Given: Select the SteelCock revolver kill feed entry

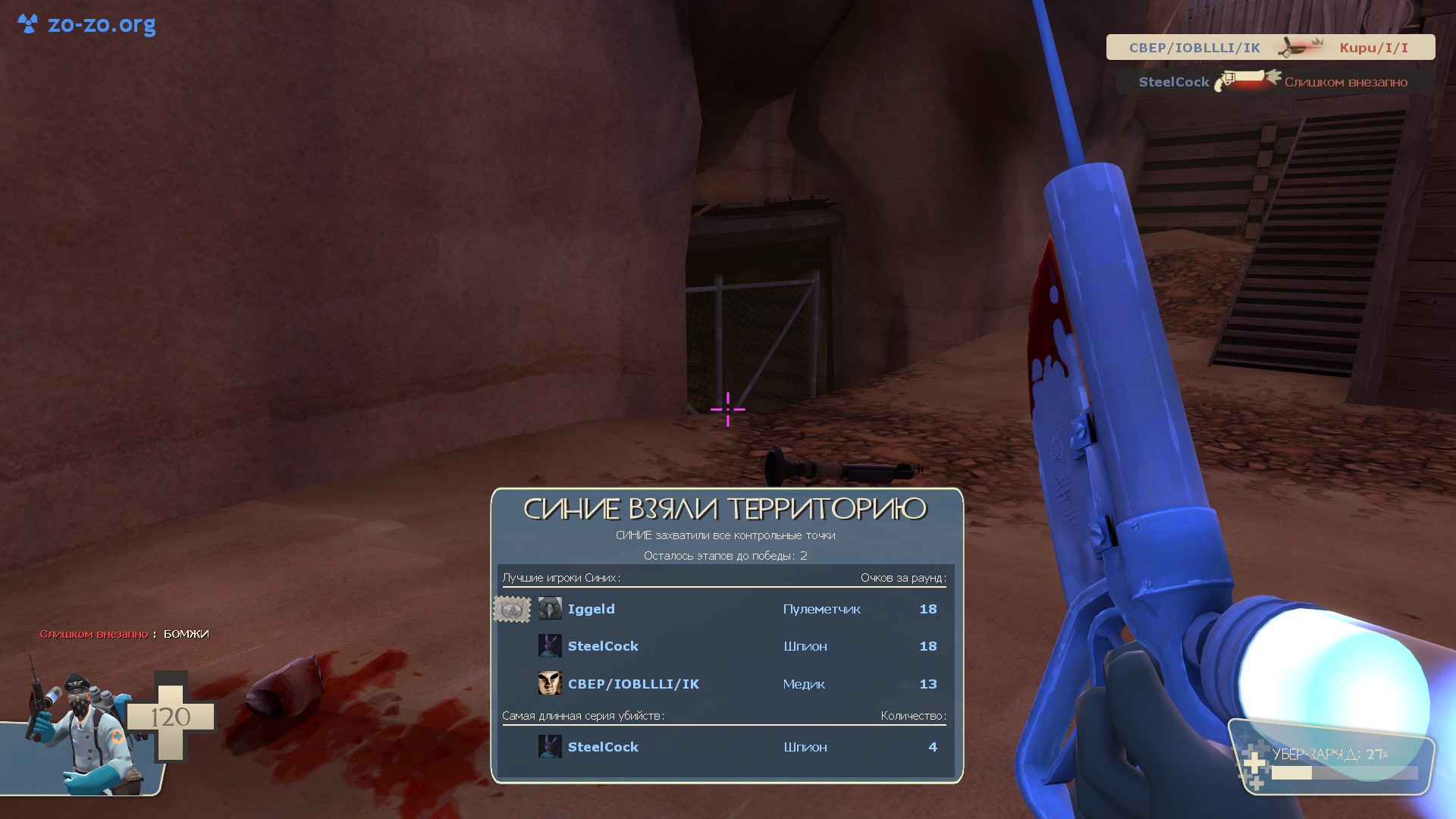Looking at the screenshot, I should (1274, 82).
